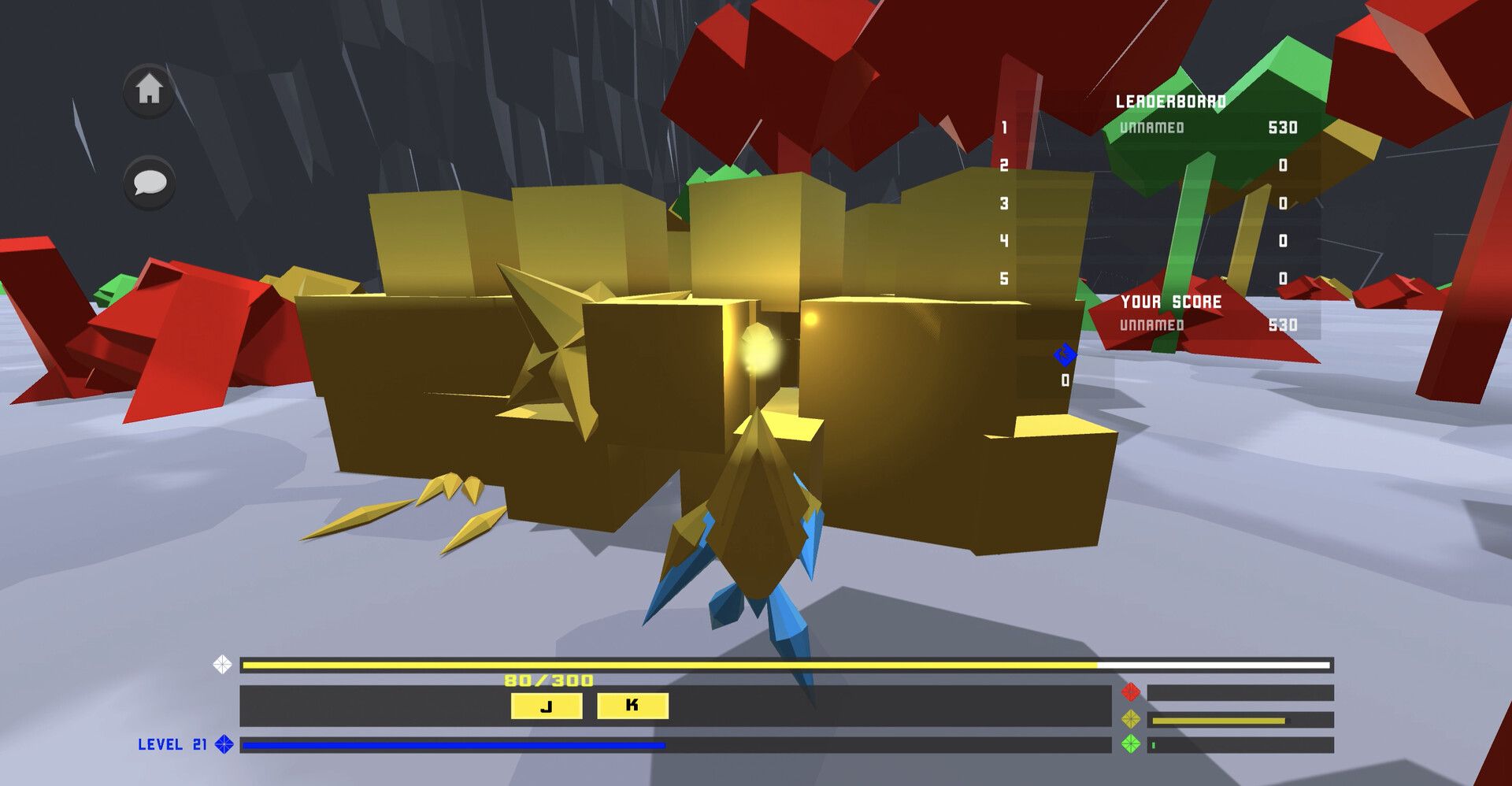Click the LEADERBOARD title

click(1171, 101)
